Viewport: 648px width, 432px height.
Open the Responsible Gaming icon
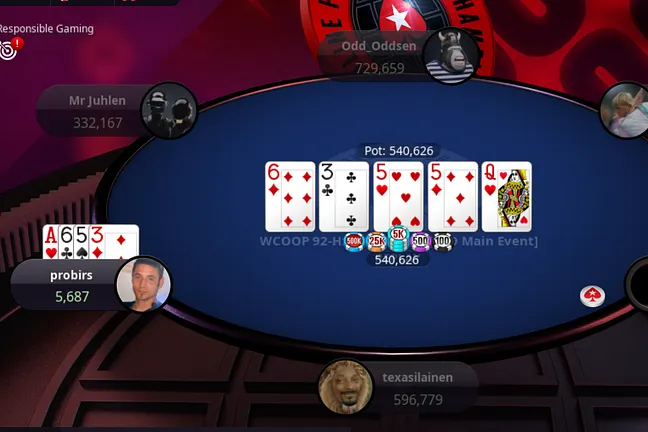click(9, 48)
